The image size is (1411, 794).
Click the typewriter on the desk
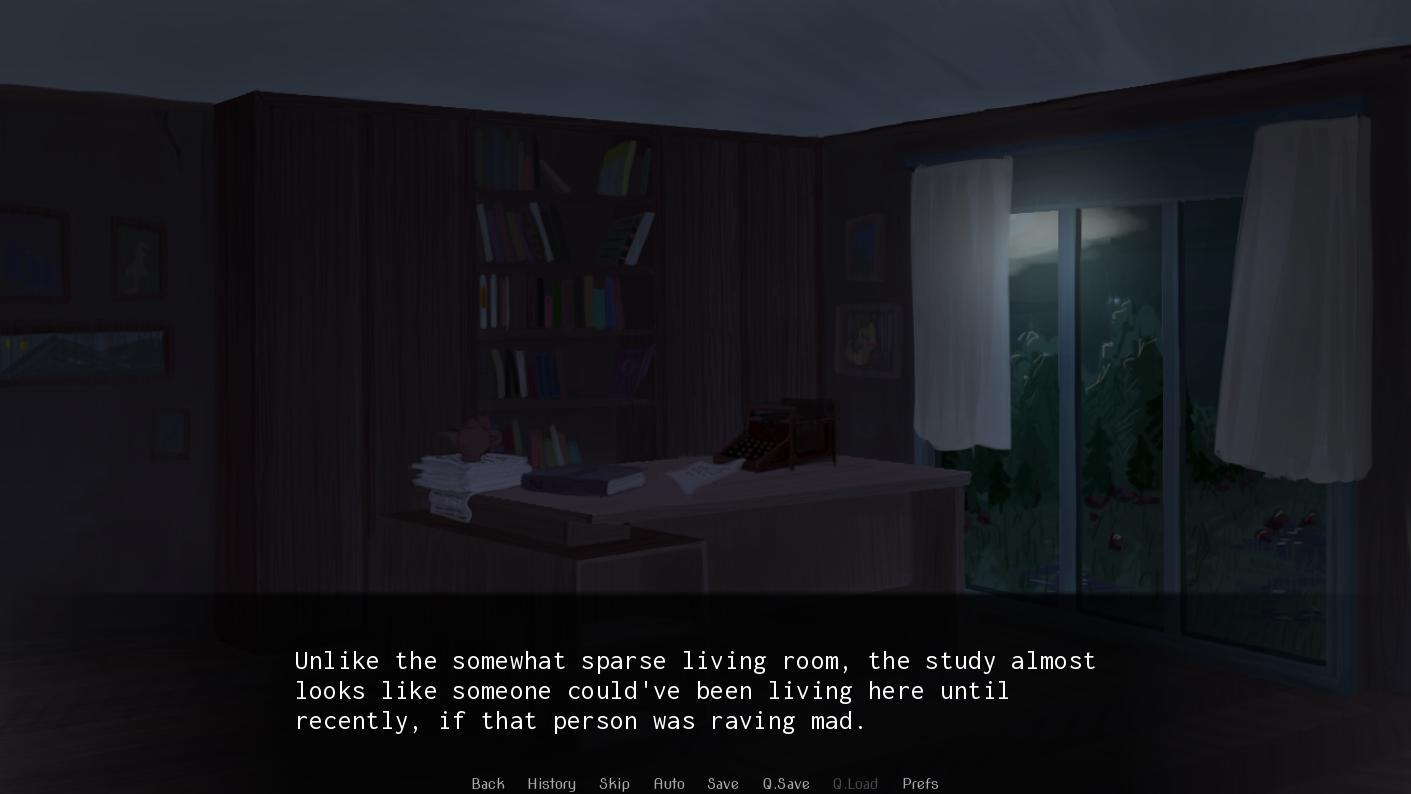click(x=783, y=435)
